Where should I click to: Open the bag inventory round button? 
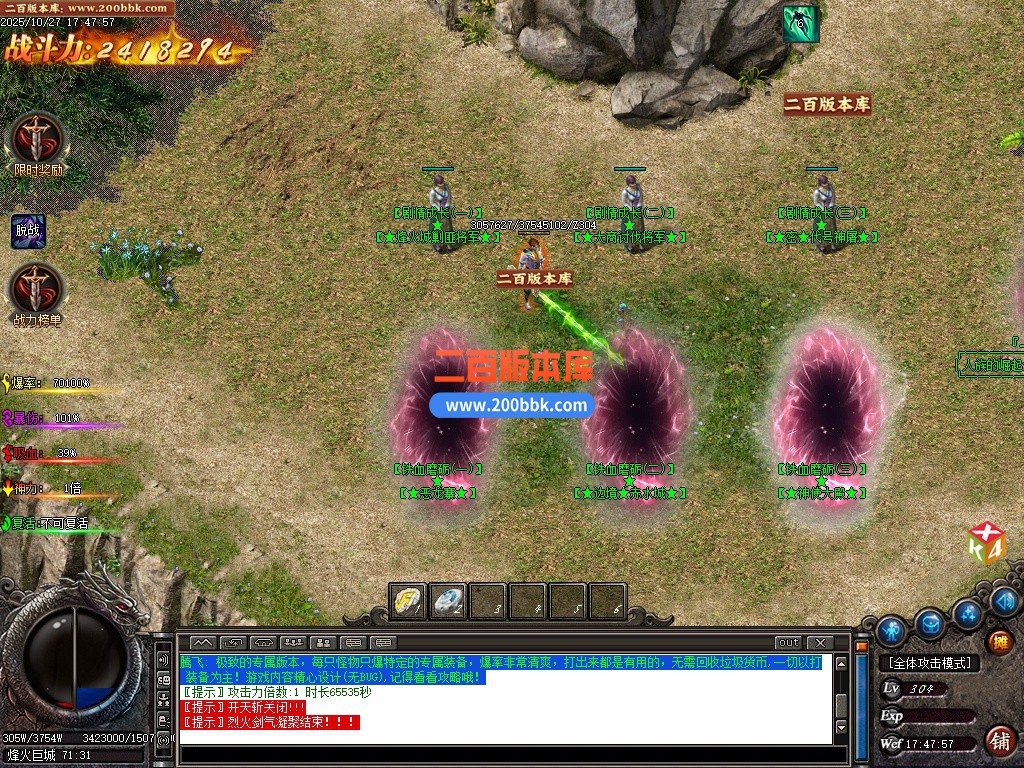click(x=930, y=624)
